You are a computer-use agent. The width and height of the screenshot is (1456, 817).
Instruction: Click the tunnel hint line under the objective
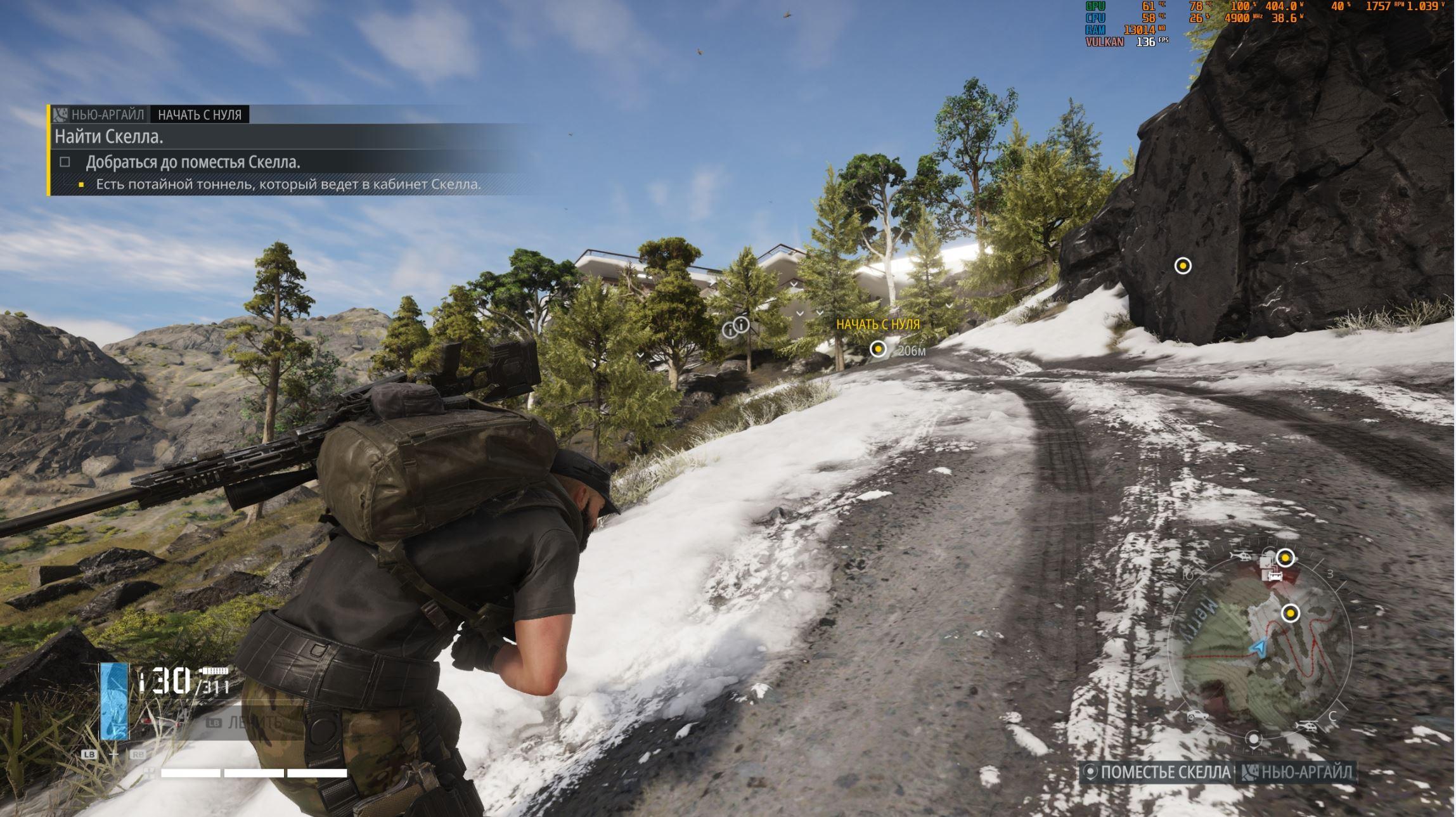click(x=288, y=185)
